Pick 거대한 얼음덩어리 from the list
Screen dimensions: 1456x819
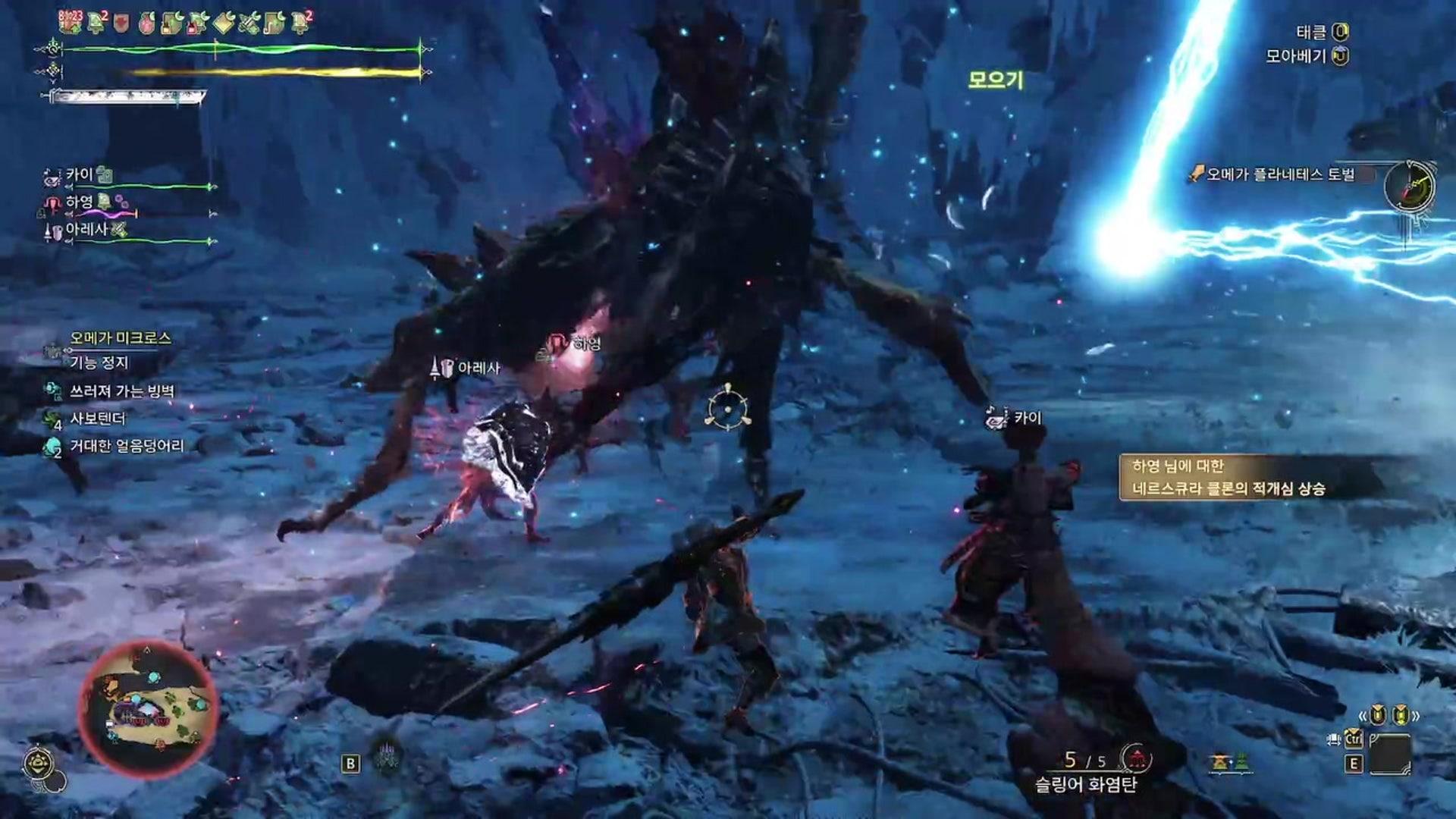click(x=127, y=446)
